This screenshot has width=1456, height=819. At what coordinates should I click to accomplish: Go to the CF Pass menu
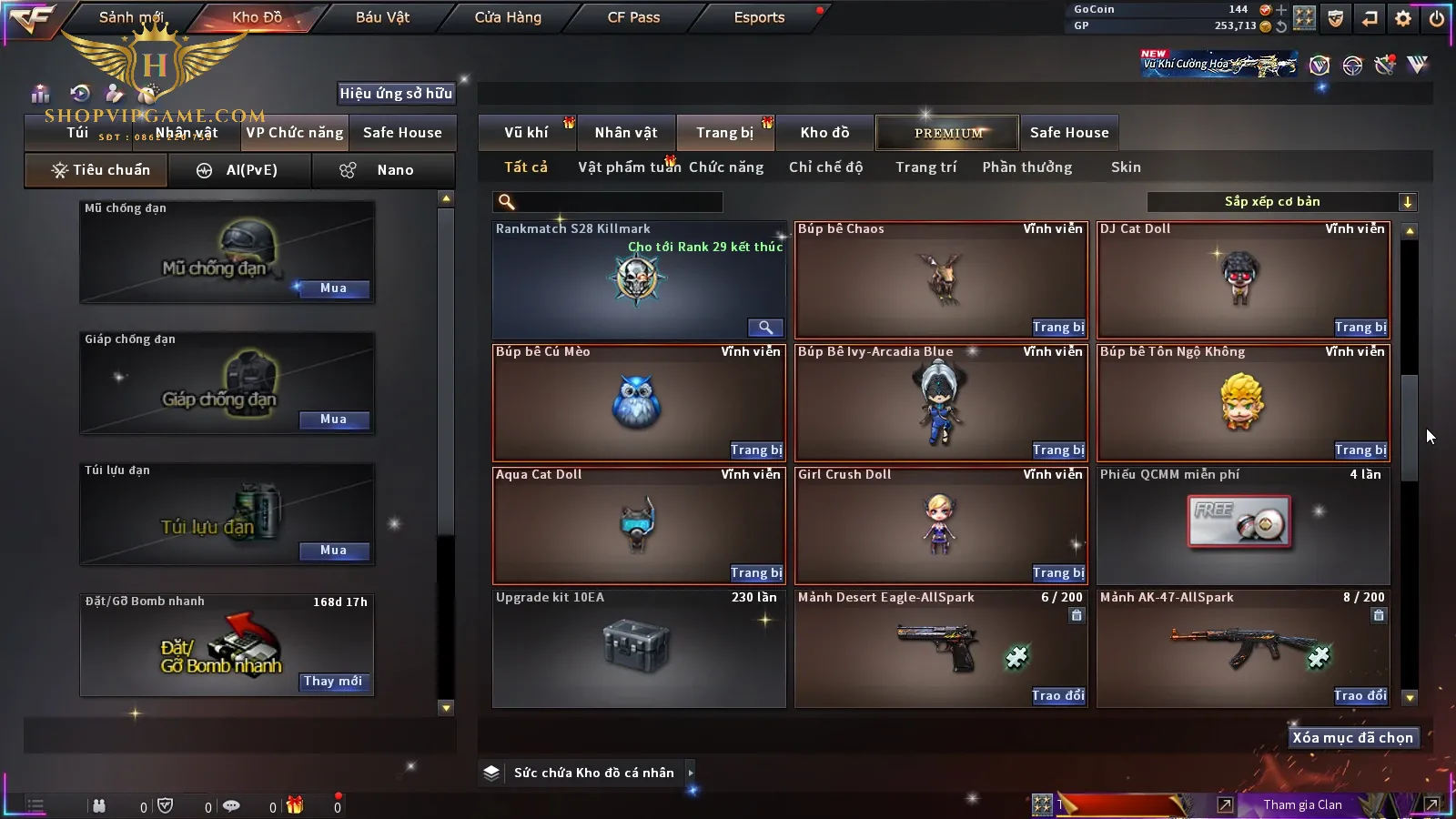tap(633, 17)
